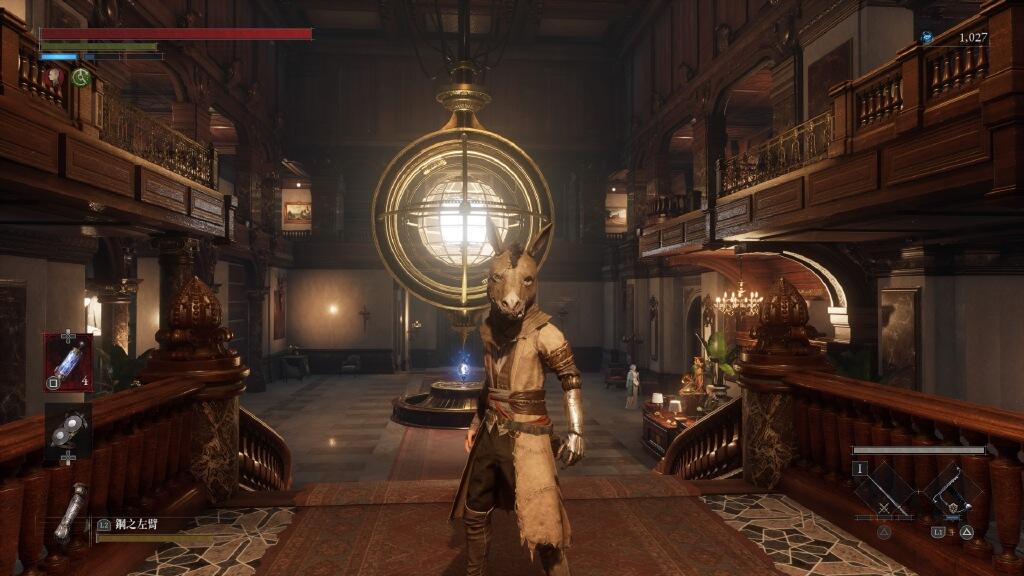Activate the steel Legion Arm icon

tap(70, 511)
